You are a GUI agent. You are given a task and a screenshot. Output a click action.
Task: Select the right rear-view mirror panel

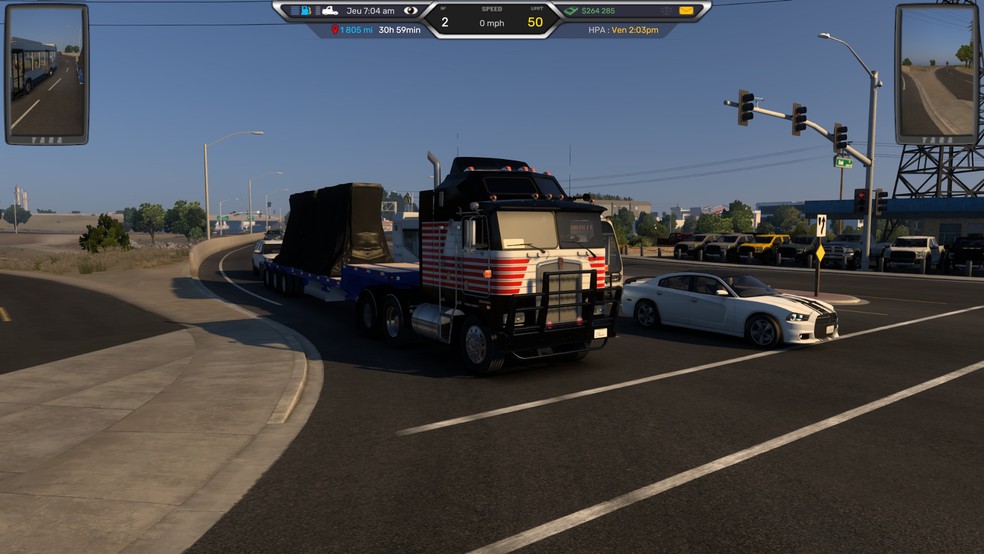coord(936,74)
